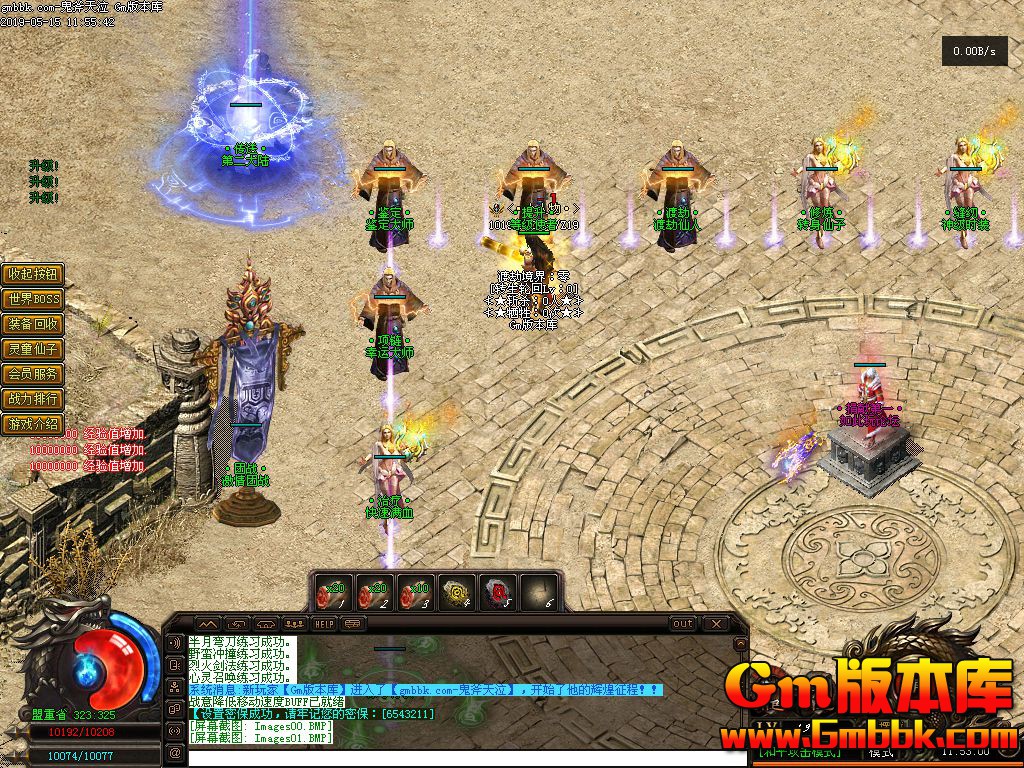Open 会员服务 member services
This screenshot has width=1024, height=768.
(34, 374)
